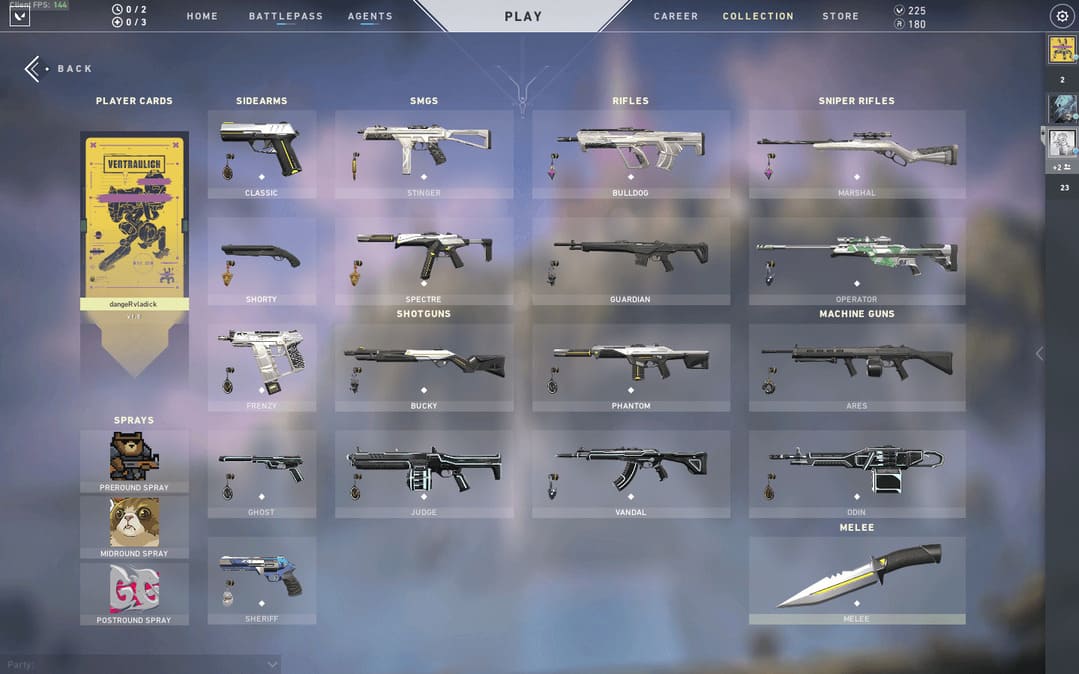Select the Classic sidearm tile

pyautogui.click(x=262, y=153)
